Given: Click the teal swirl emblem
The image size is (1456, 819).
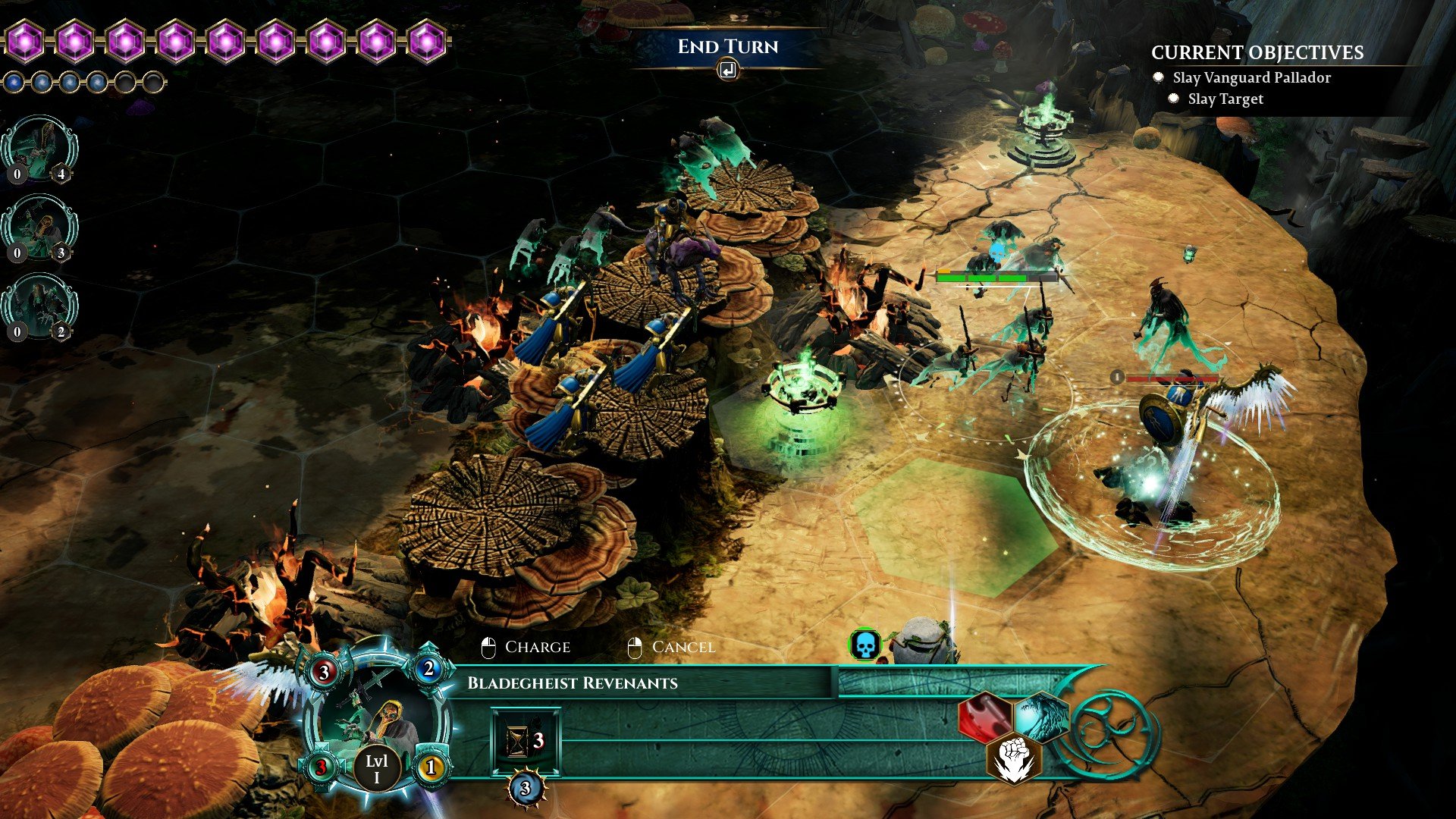Looking at the screenshot, I should coord(1109,733).
